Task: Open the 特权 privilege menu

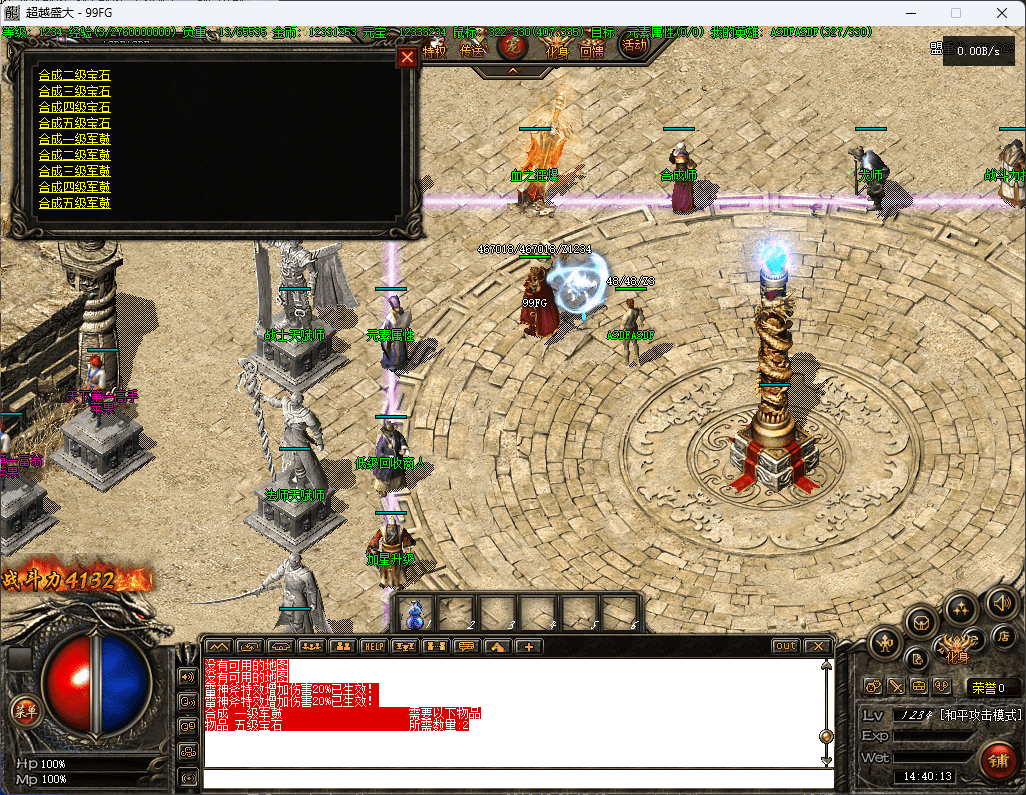Action: click(434, 51)
